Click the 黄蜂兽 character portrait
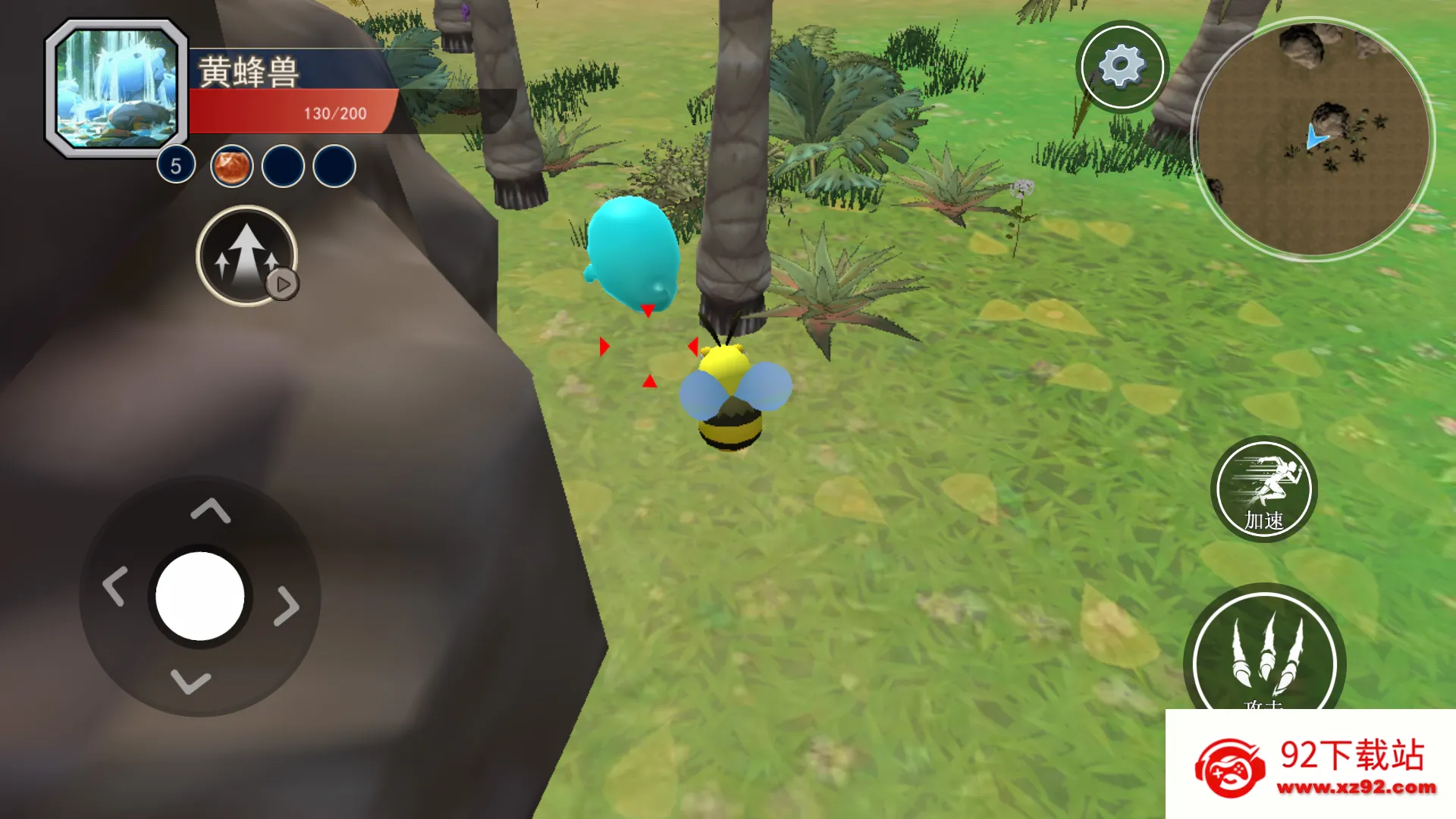 tap(117, 89)
